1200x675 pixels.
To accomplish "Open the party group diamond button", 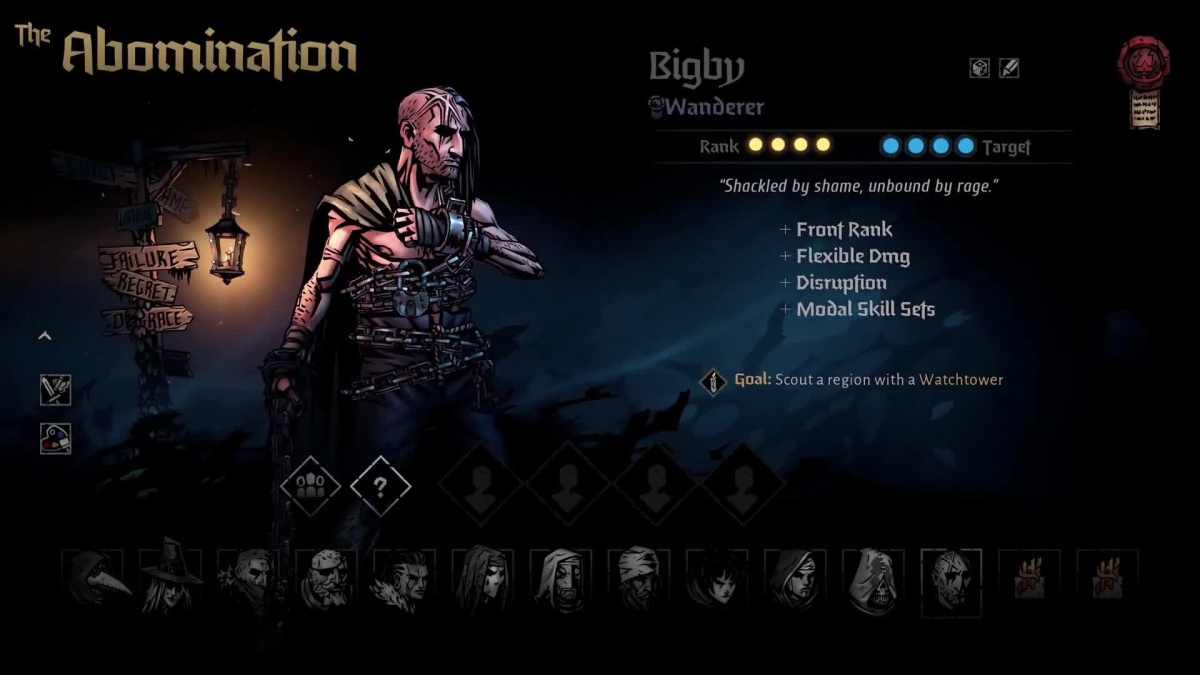I will (x=310, y=486).
